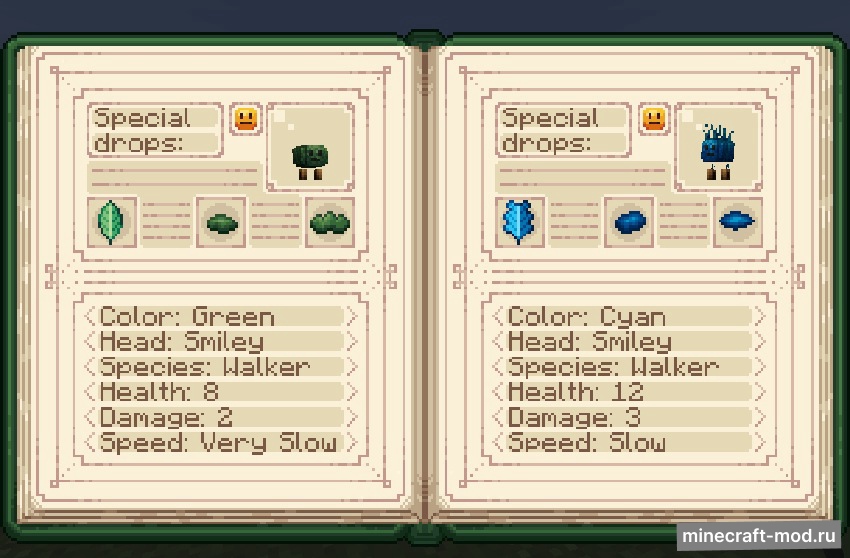Select the double green bush drop slot

[x=330, y=222]
